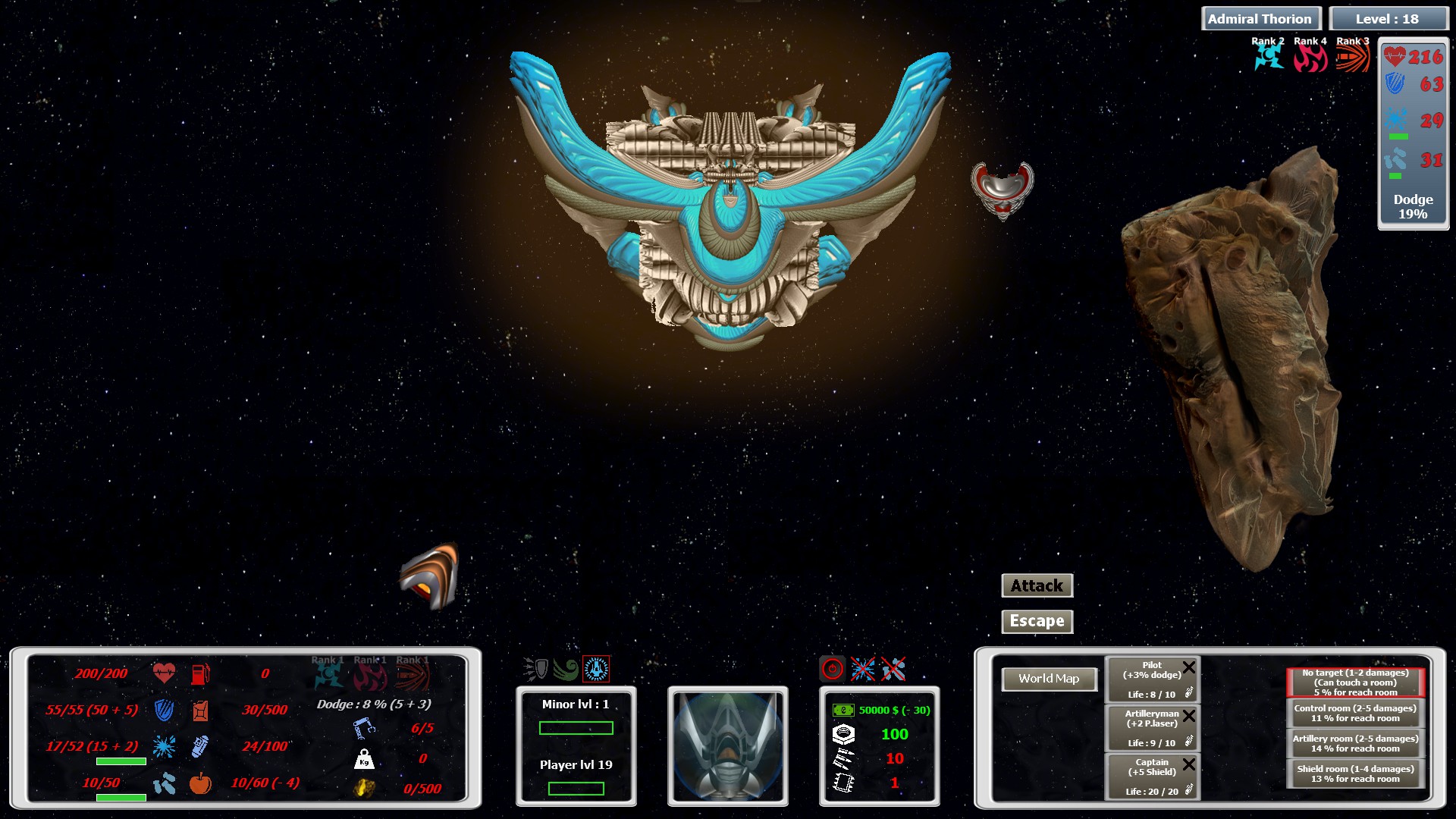Screen dimensions: 1456x819
Task: Select the shield with arrows ability
Action: coord(536,669)
